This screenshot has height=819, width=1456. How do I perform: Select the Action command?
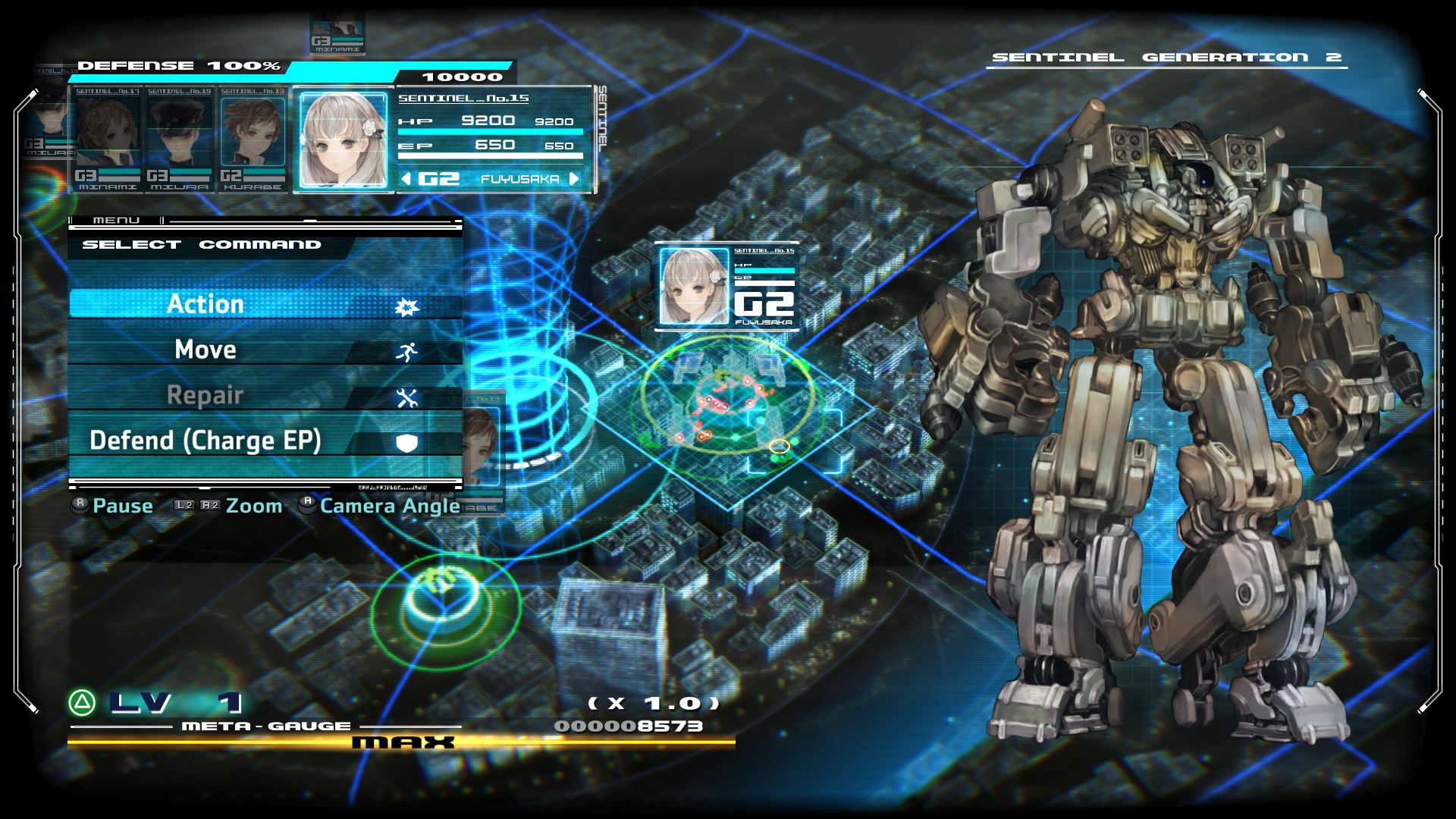pos(265,304)
